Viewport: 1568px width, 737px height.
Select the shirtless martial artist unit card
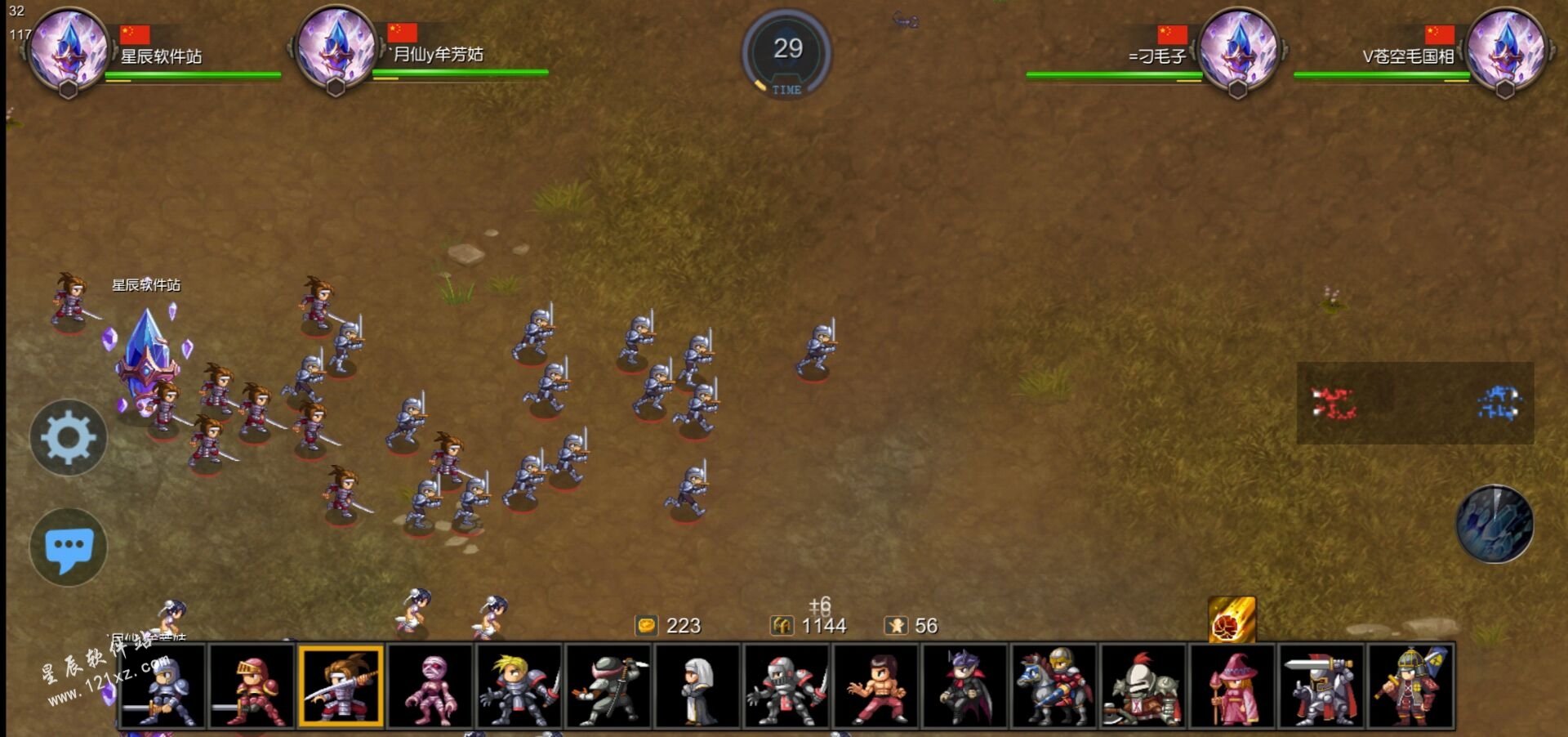(x=876, y=686)
